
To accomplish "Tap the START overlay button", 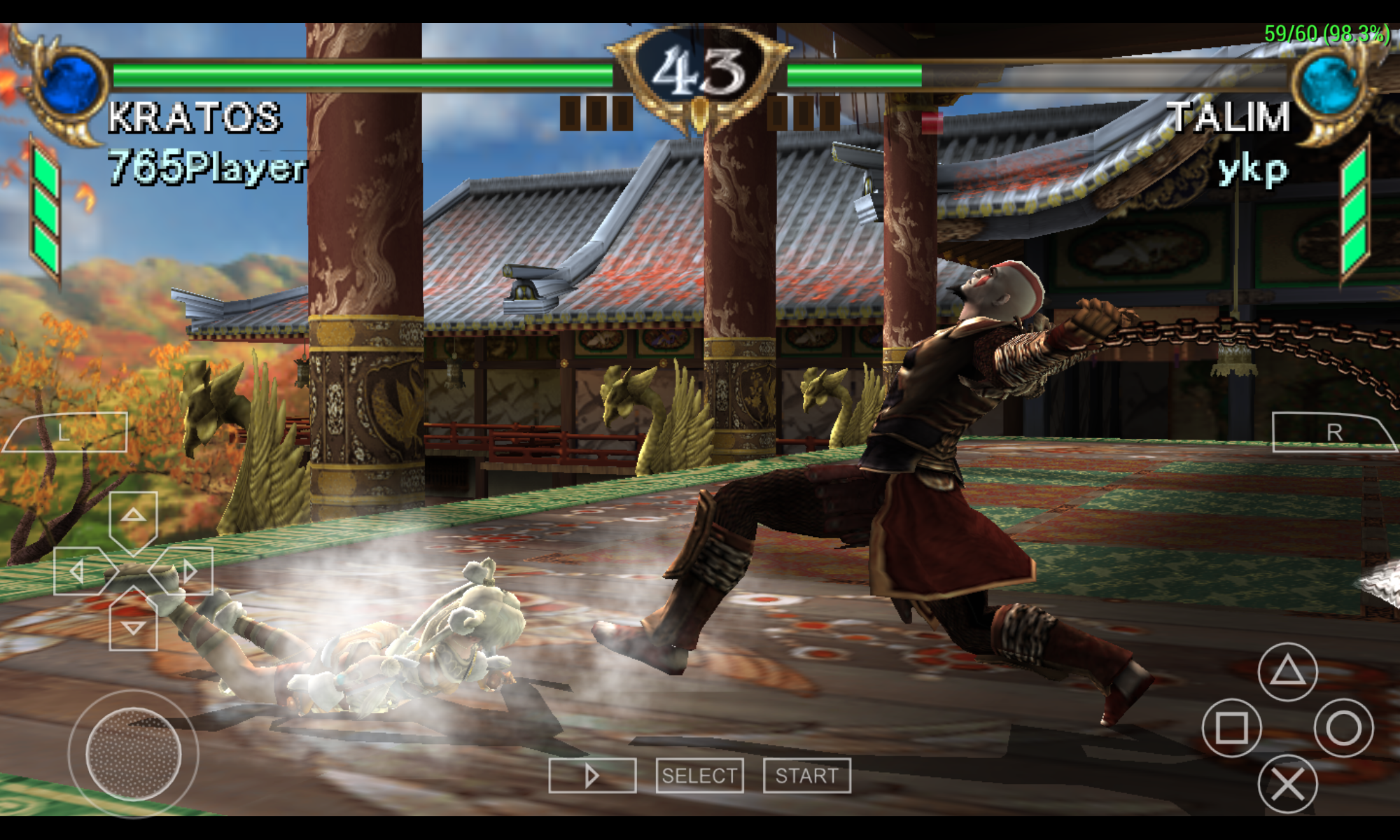I will tap(806, 776).
